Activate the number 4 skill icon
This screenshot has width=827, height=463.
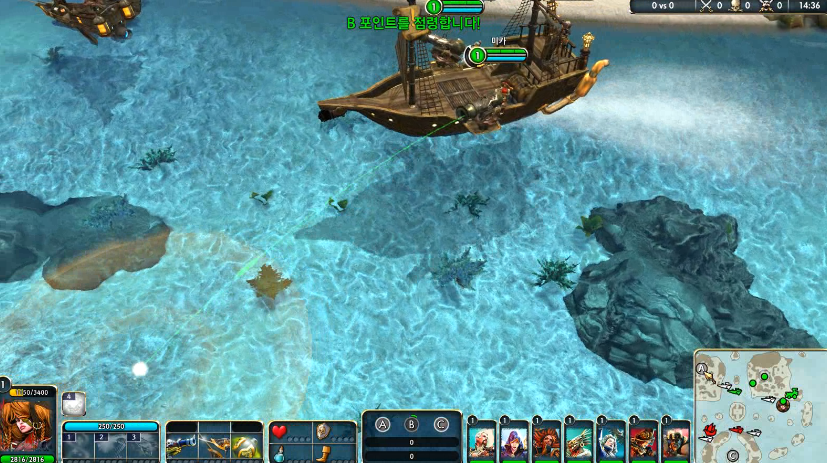pyautogui.click(x=75, y=403)
